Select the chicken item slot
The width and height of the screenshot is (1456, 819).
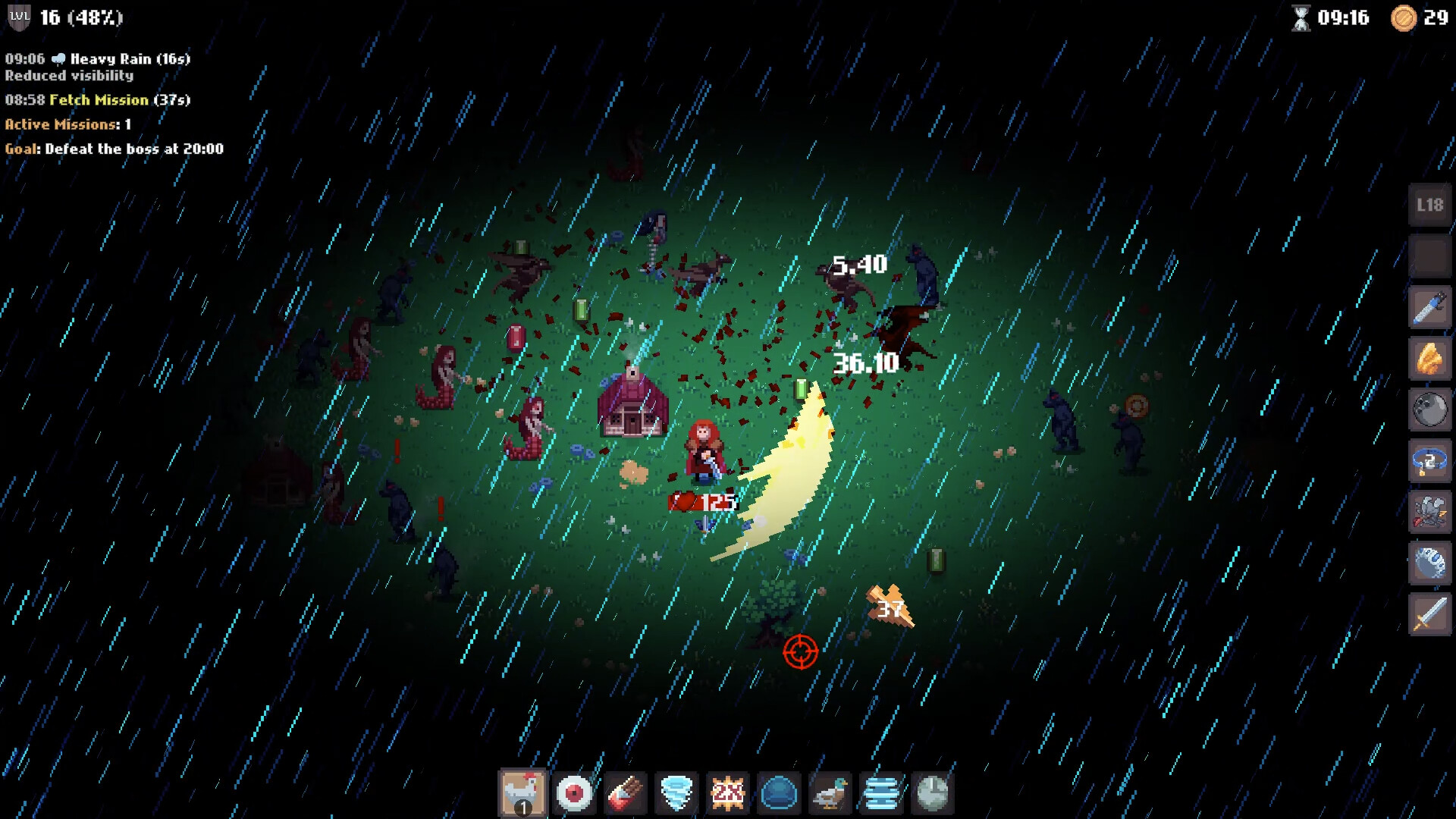(522, 793)
